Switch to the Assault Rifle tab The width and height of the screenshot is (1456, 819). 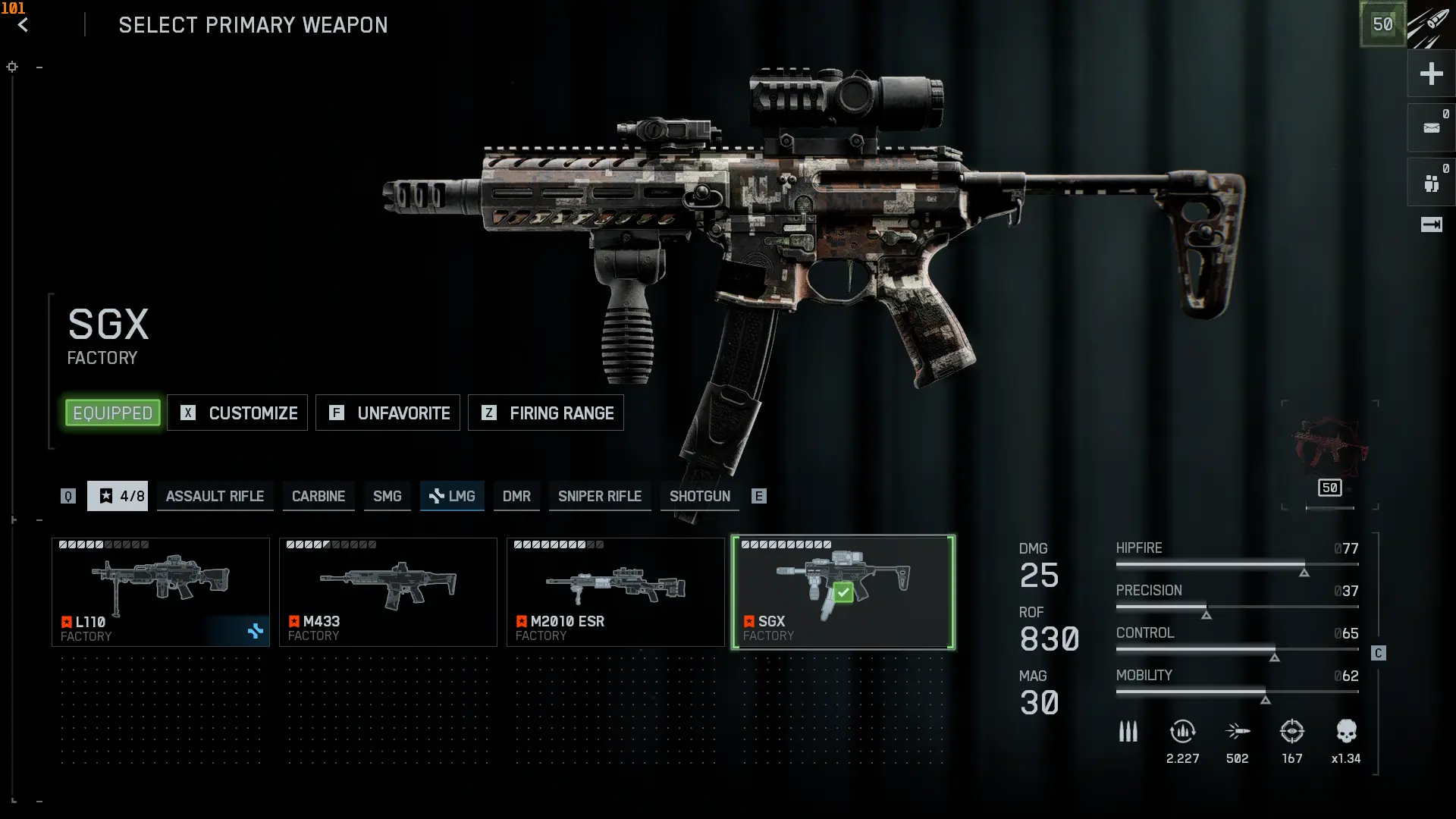[x=215, y=496]
